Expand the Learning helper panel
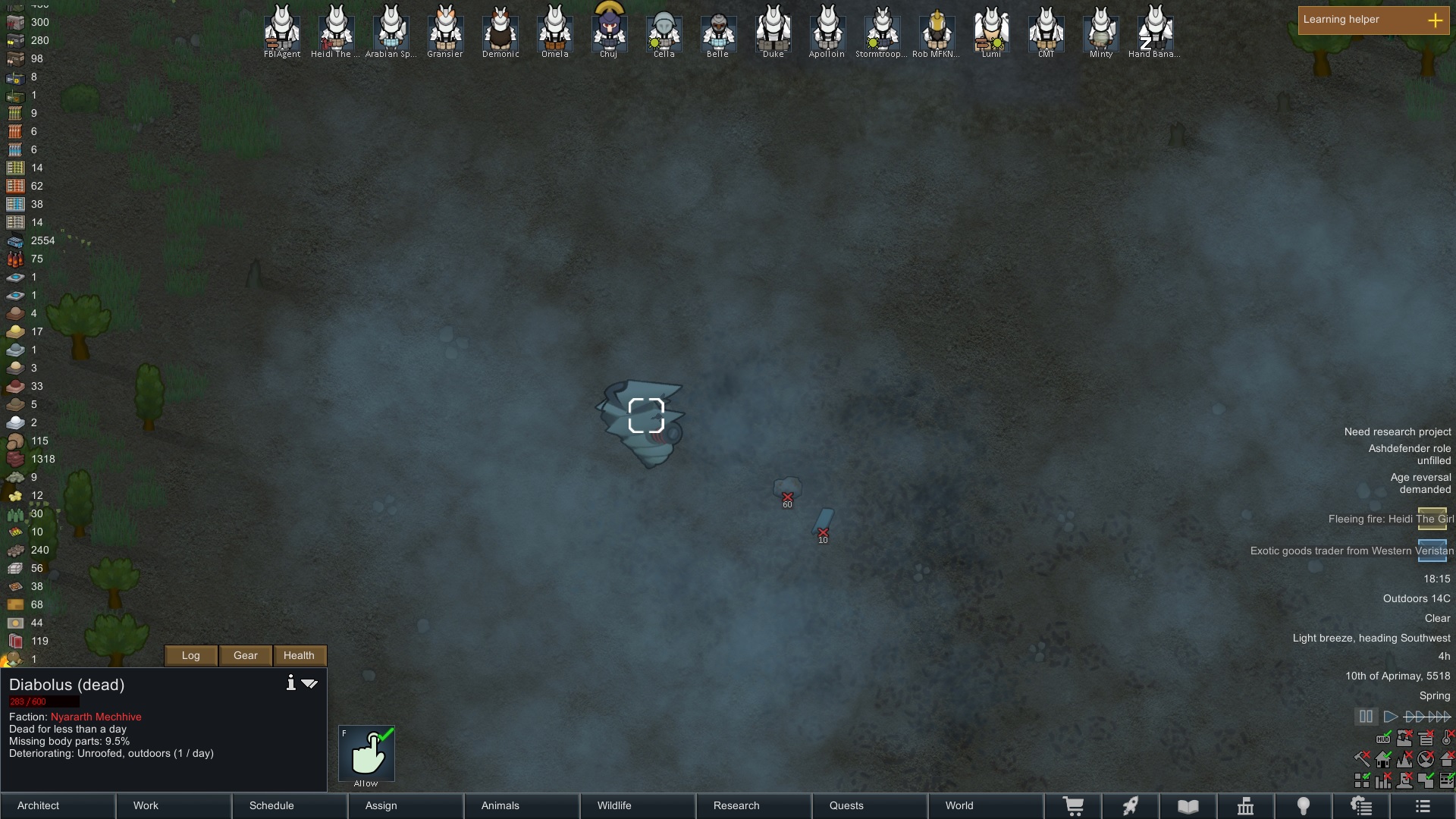The width and height of the screenshot is (1456, 819). [x=1435, y=20]
